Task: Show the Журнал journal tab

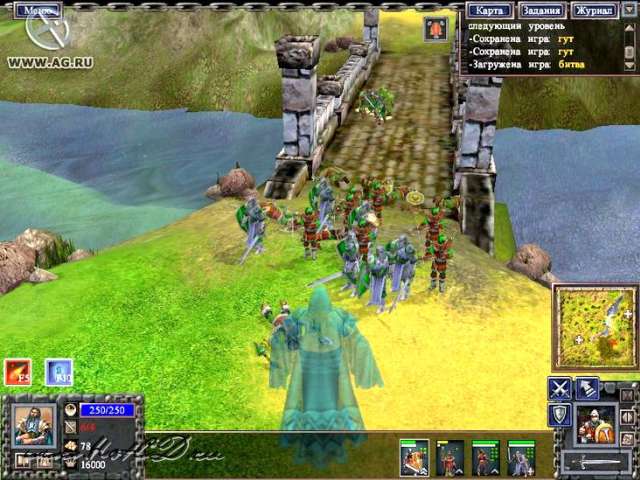Action: pyautogui.click(x=595, y=10)
